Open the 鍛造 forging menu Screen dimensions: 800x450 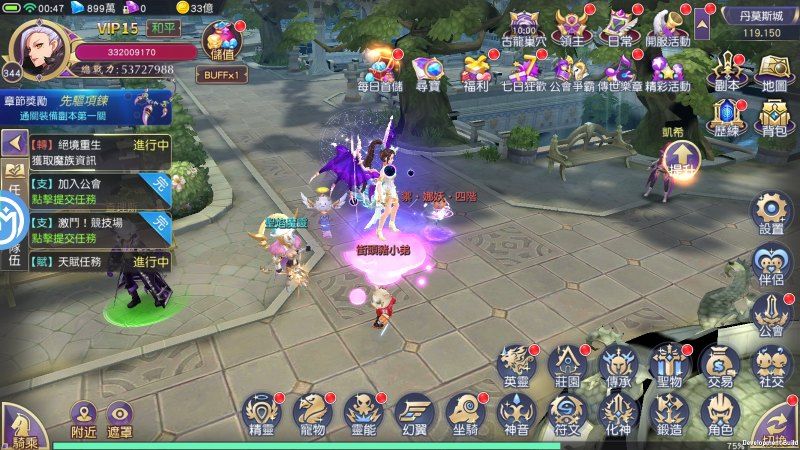(669, 413)
